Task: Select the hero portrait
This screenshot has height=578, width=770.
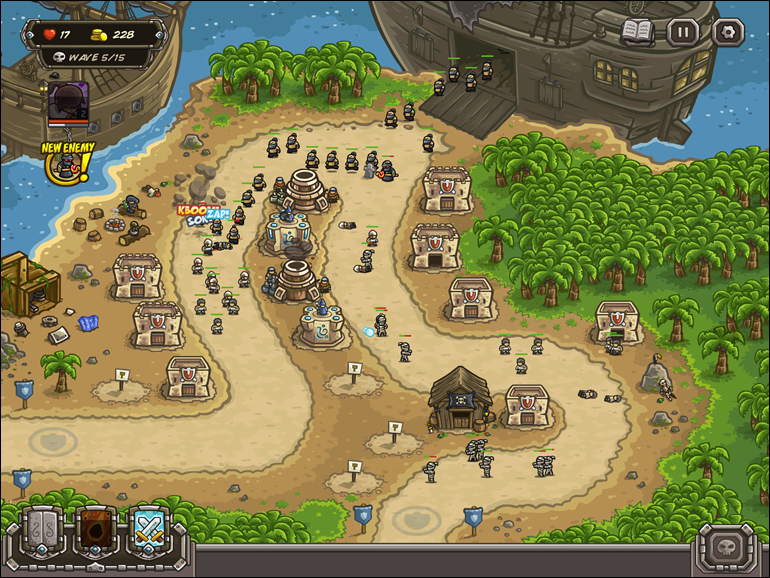Action: coord(68,102)
